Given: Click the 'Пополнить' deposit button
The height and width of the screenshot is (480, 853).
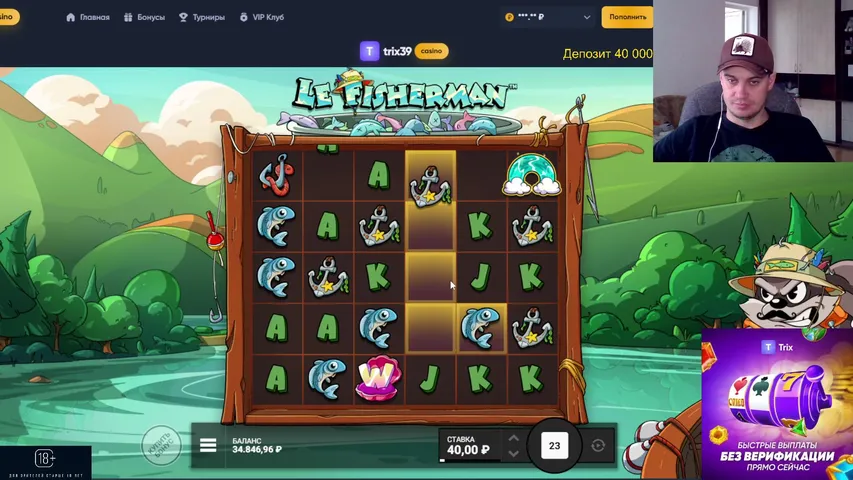Looking at the screenshot, I should pyautogui.click(x=627, y=17).
